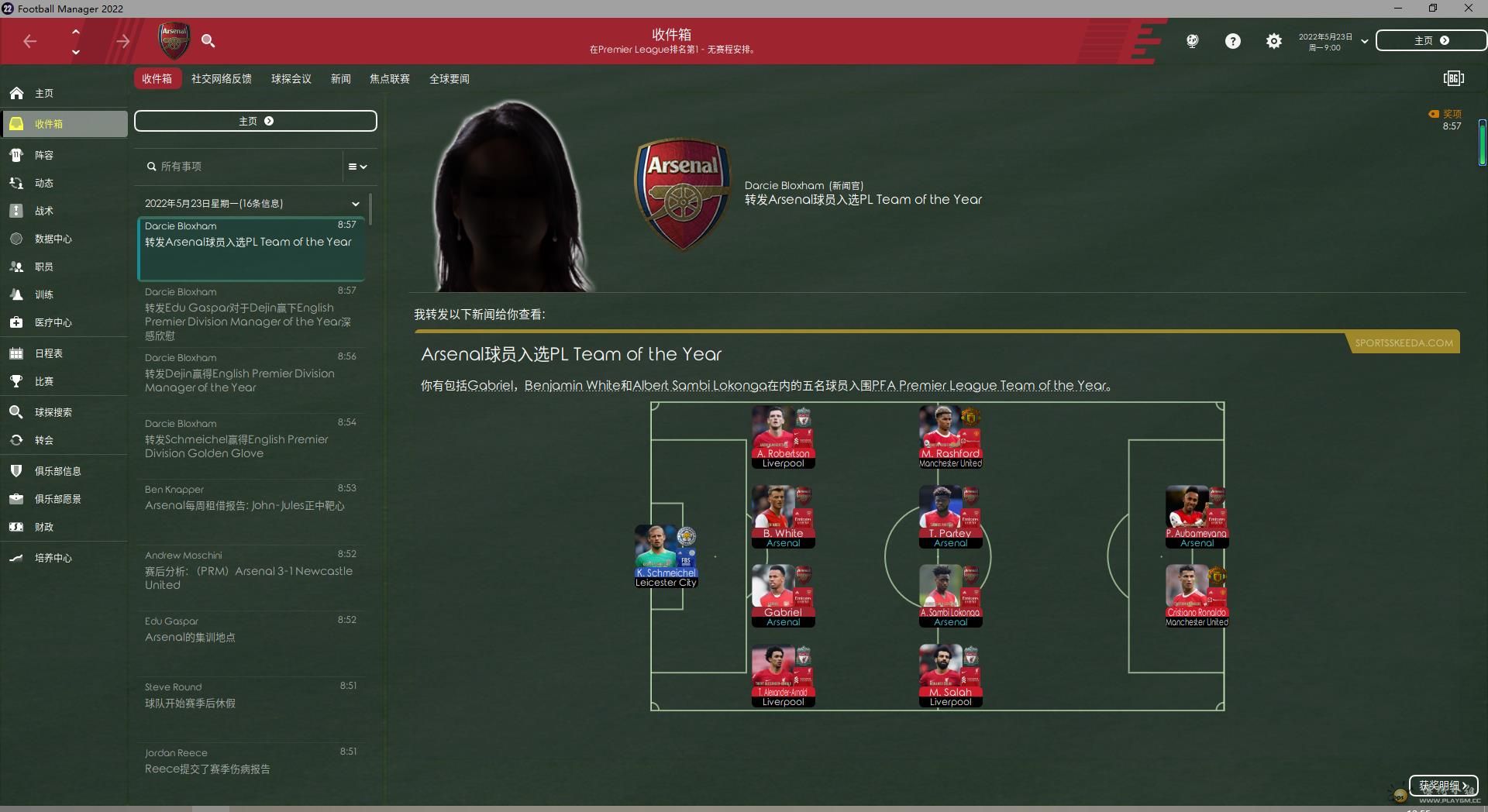The height and width of the screenshot is (812, 1488).
Task: Open the 全球要闻 tab
Action: tap(449, 79)
